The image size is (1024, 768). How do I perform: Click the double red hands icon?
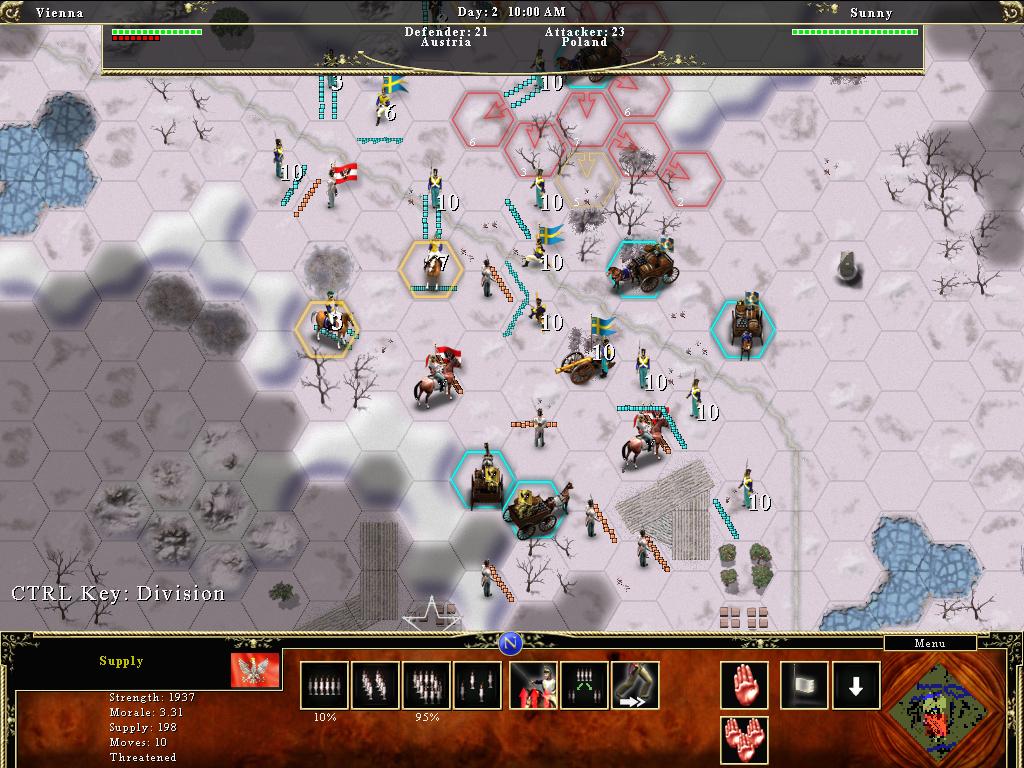point(745,740)
